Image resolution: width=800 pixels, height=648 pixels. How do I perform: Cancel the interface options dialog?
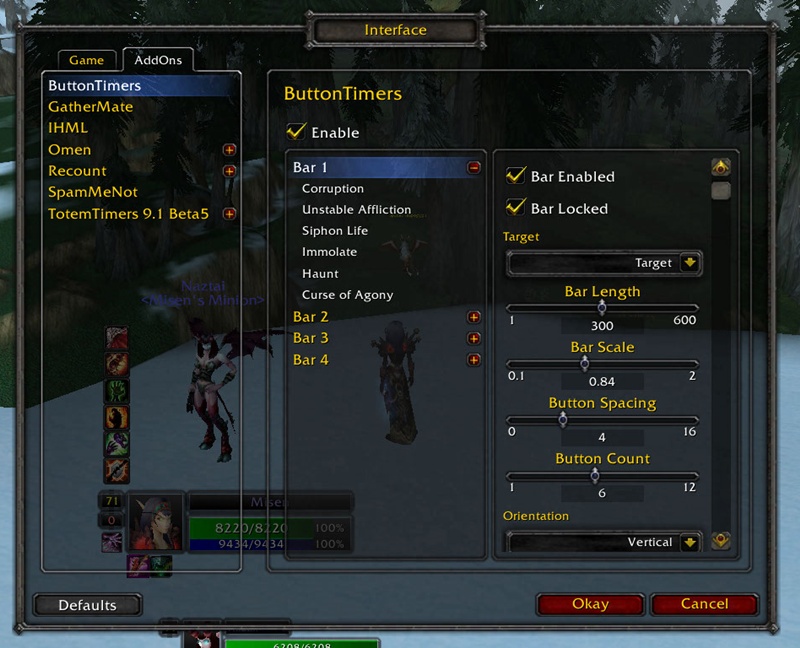[704, 604]
